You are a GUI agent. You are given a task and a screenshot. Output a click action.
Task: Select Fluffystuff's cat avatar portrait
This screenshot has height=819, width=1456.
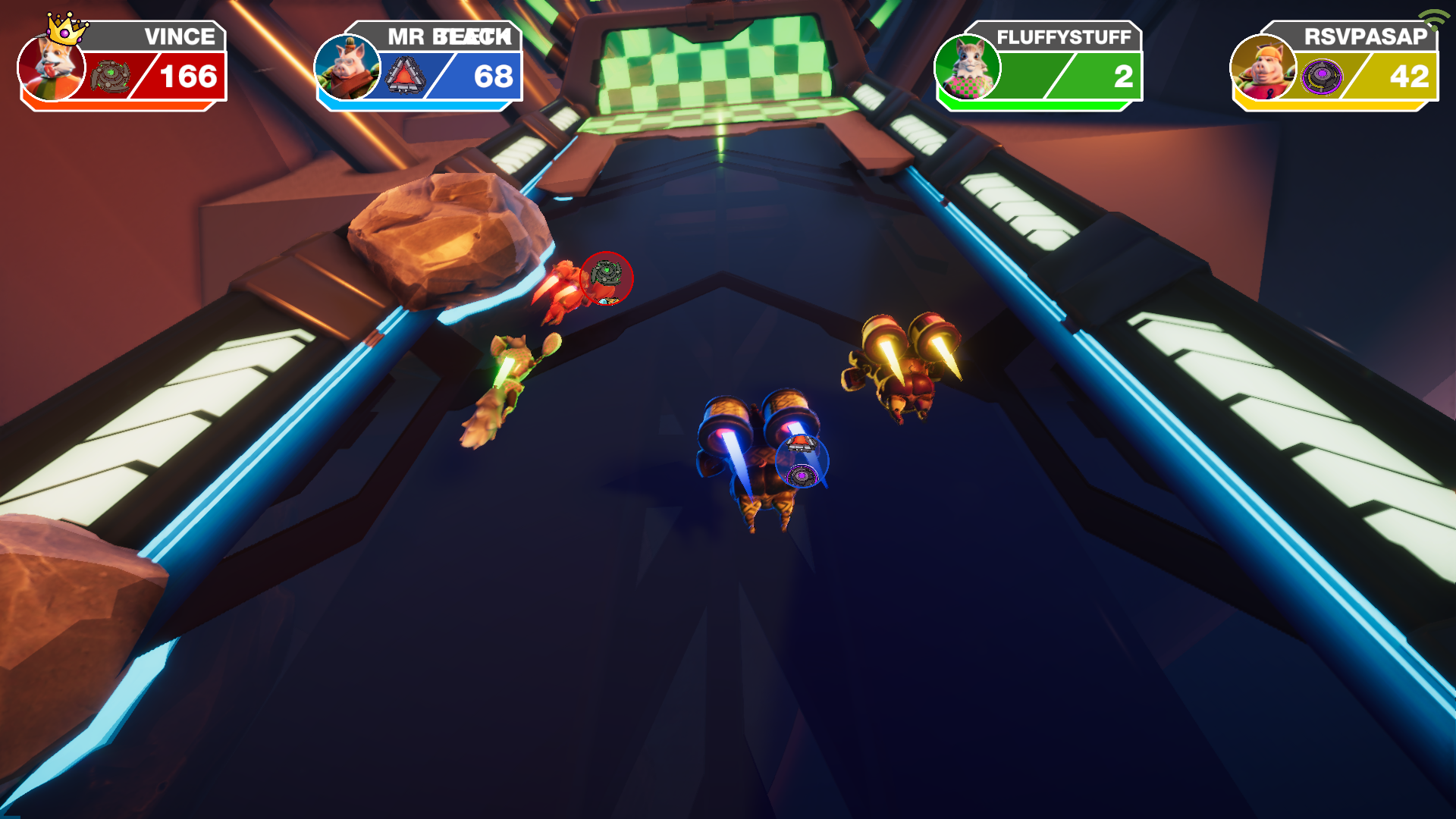click(x=967, y=68)
